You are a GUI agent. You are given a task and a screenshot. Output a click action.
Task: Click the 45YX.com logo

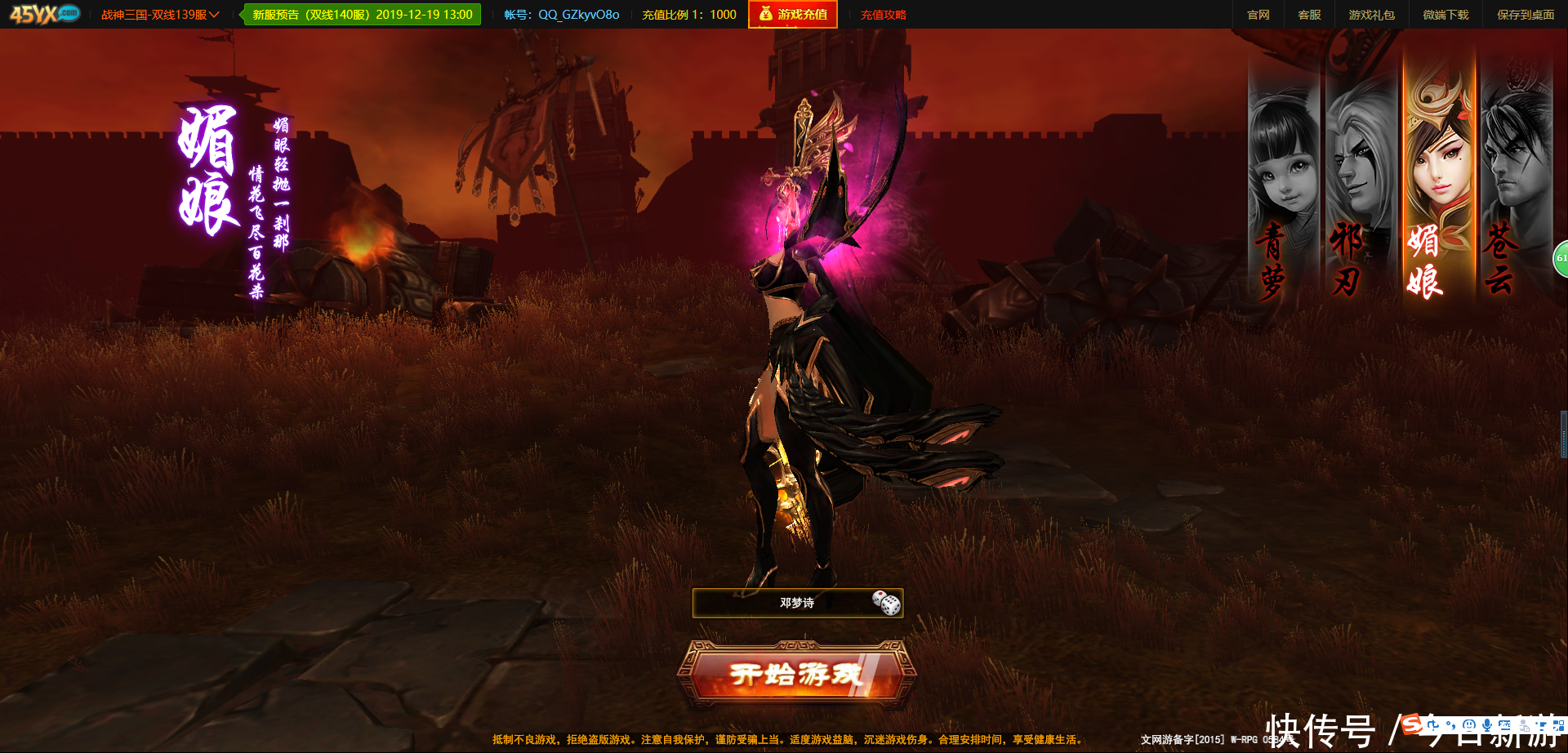45,14
